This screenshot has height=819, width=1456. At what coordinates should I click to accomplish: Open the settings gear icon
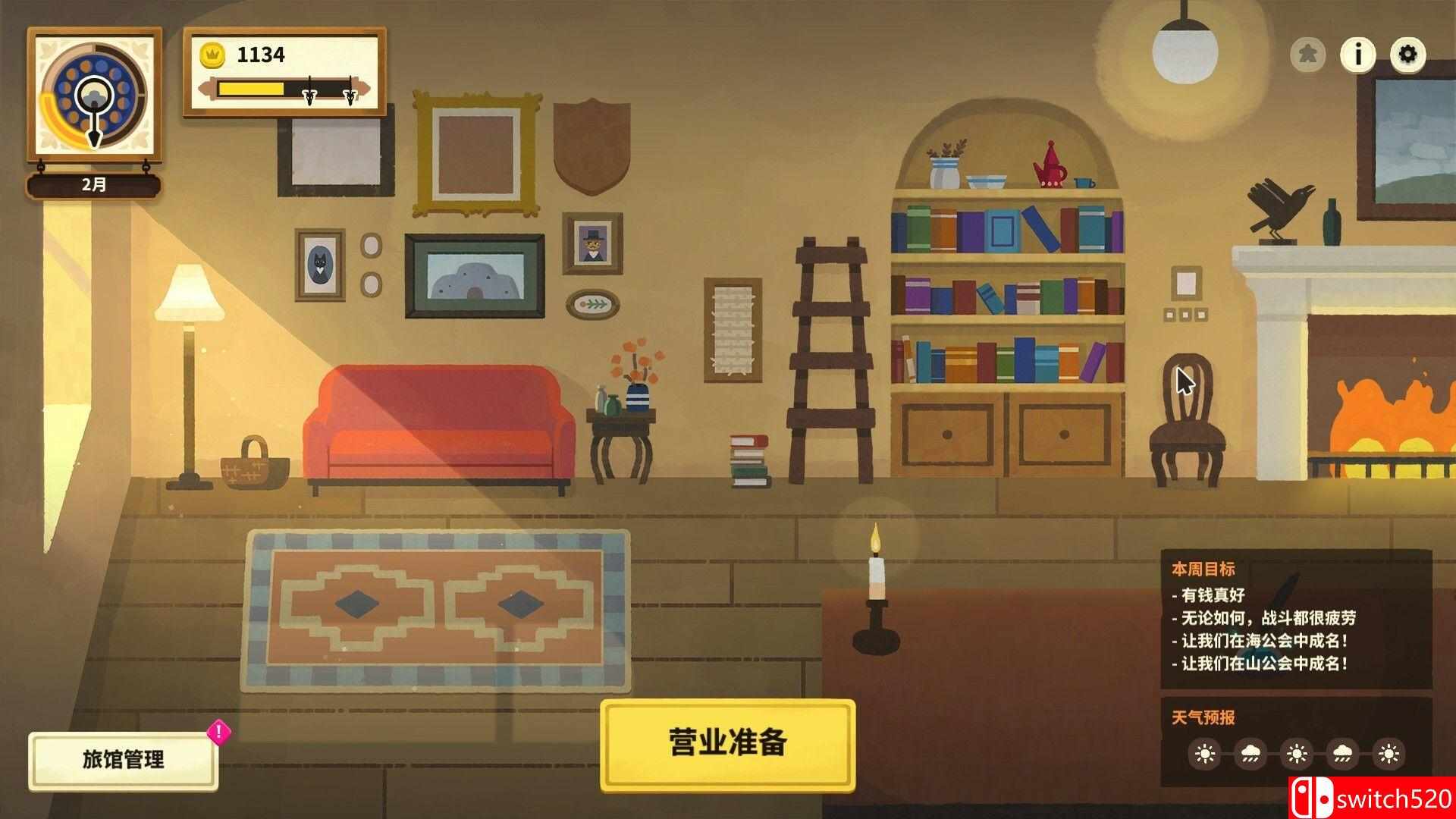[x=1409, y=54]
